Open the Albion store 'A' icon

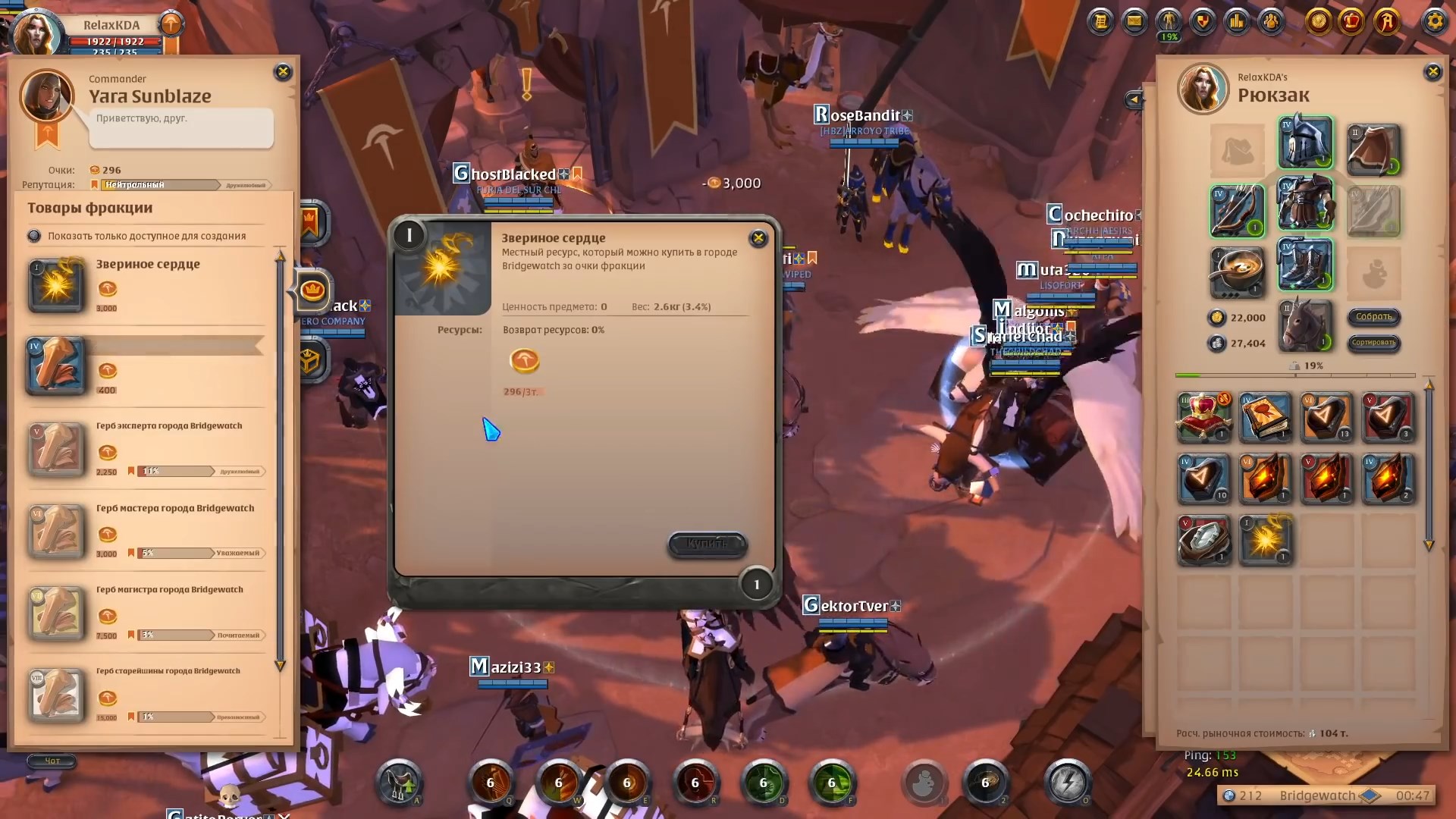pyautogui.click(x=1387, y=23)
